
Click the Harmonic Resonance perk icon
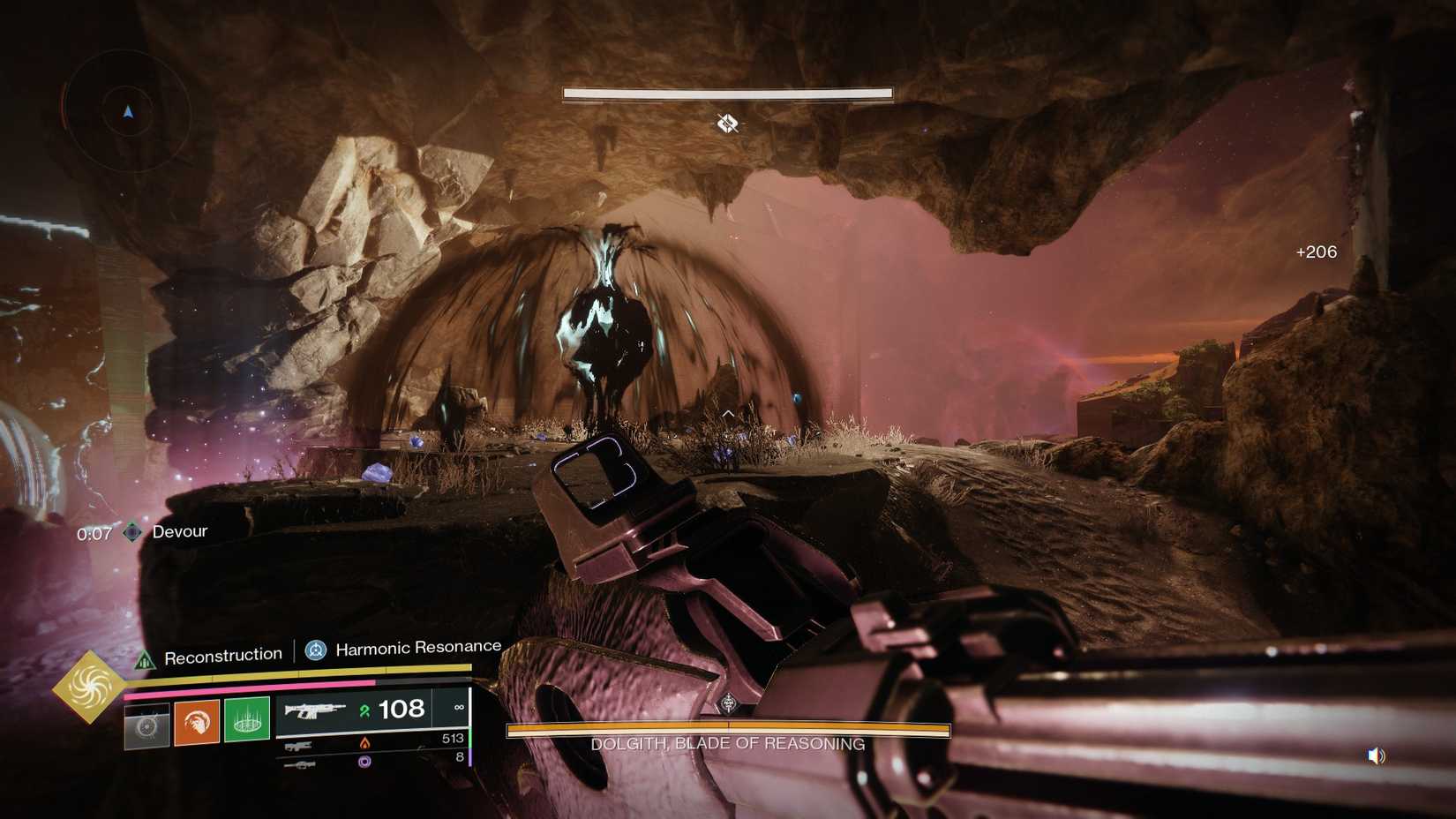point(316,650)
